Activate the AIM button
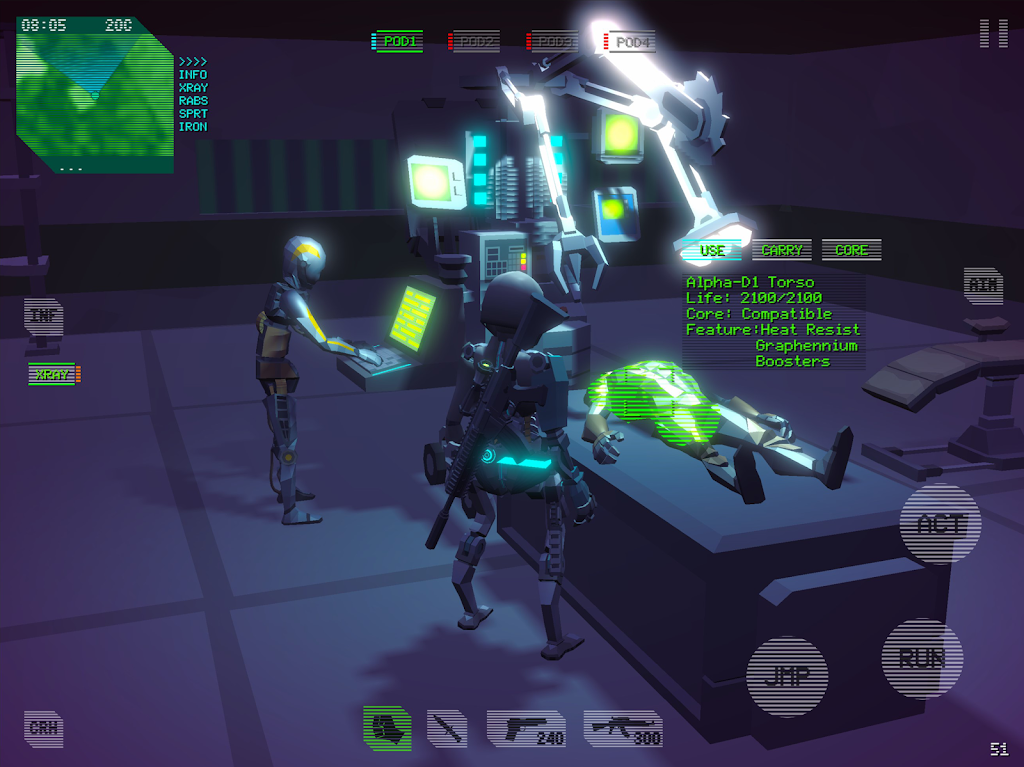Viewport: 1024px width, 767px height. click(x=983, y=285)
